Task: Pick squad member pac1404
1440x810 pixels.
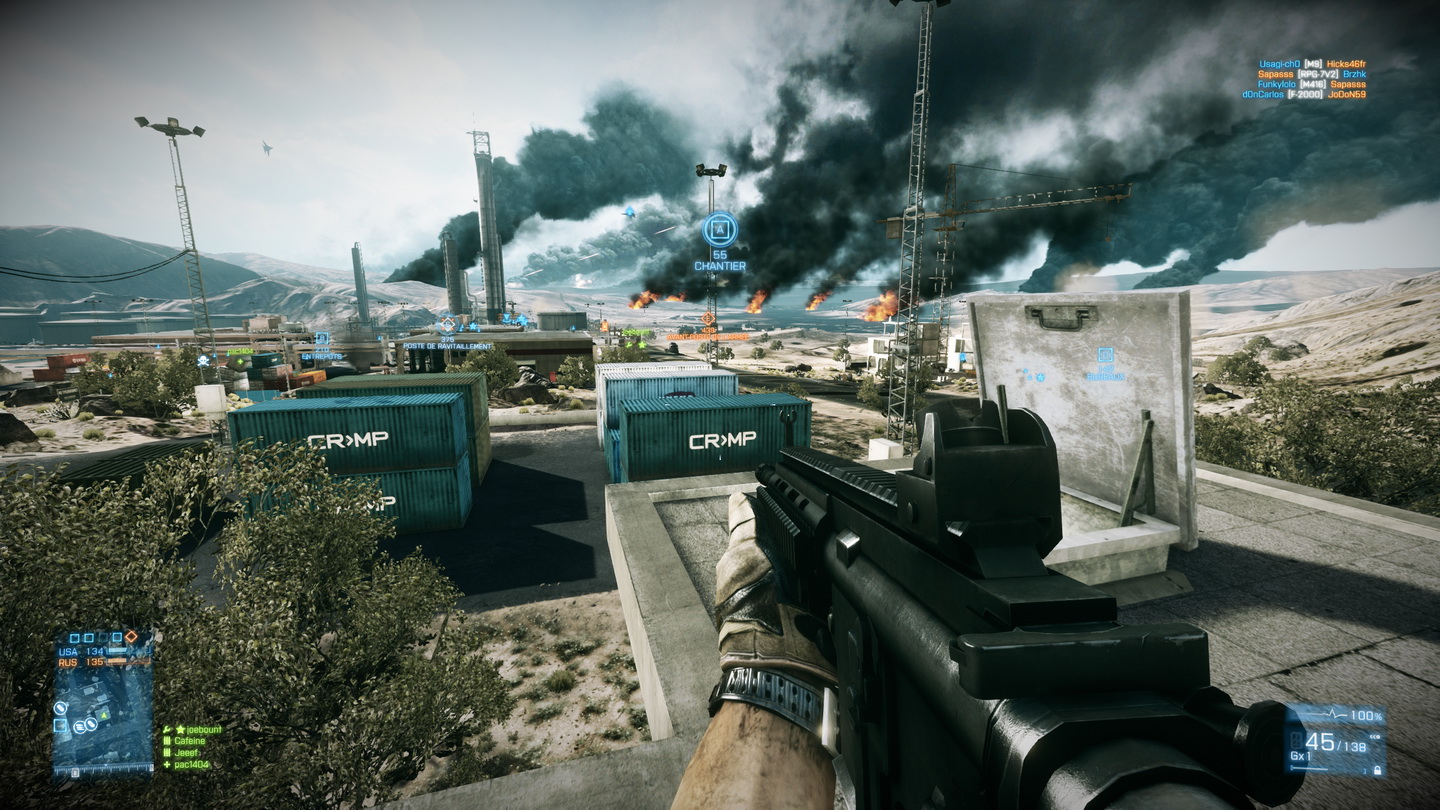Action: click(192, 764)
